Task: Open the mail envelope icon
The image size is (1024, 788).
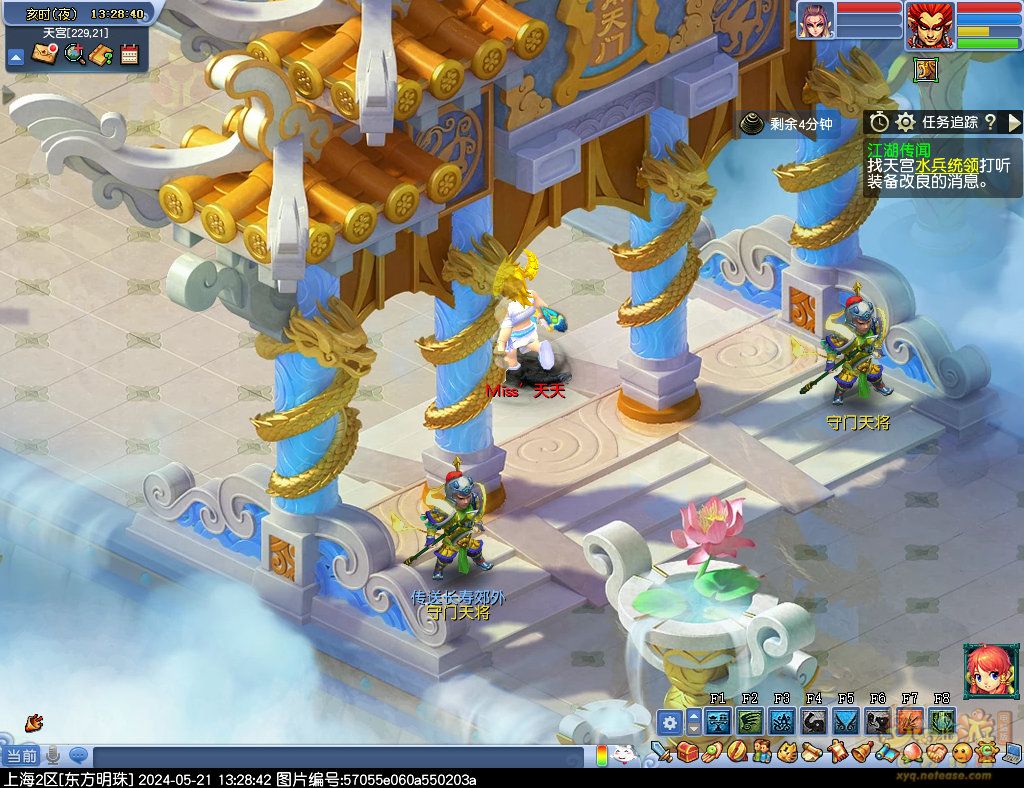Action: (x=44, y=55)
